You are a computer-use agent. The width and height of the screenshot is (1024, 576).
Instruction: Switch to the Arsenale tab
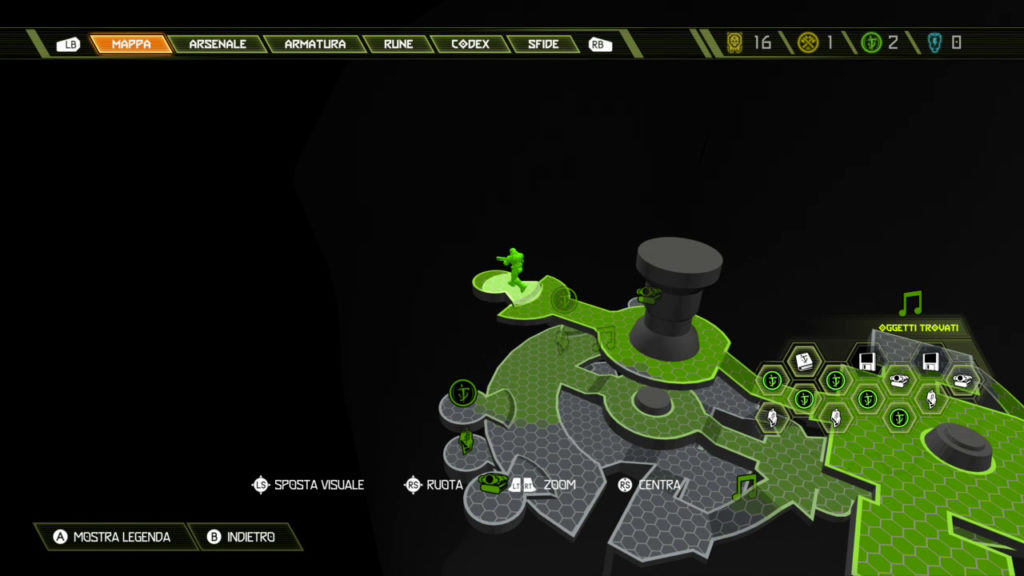[x=217, y=44]
